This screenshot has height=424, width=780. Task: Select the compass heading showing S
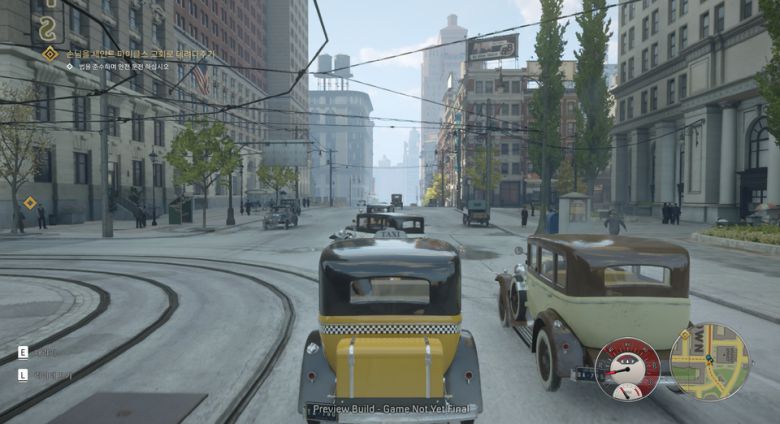46,29
